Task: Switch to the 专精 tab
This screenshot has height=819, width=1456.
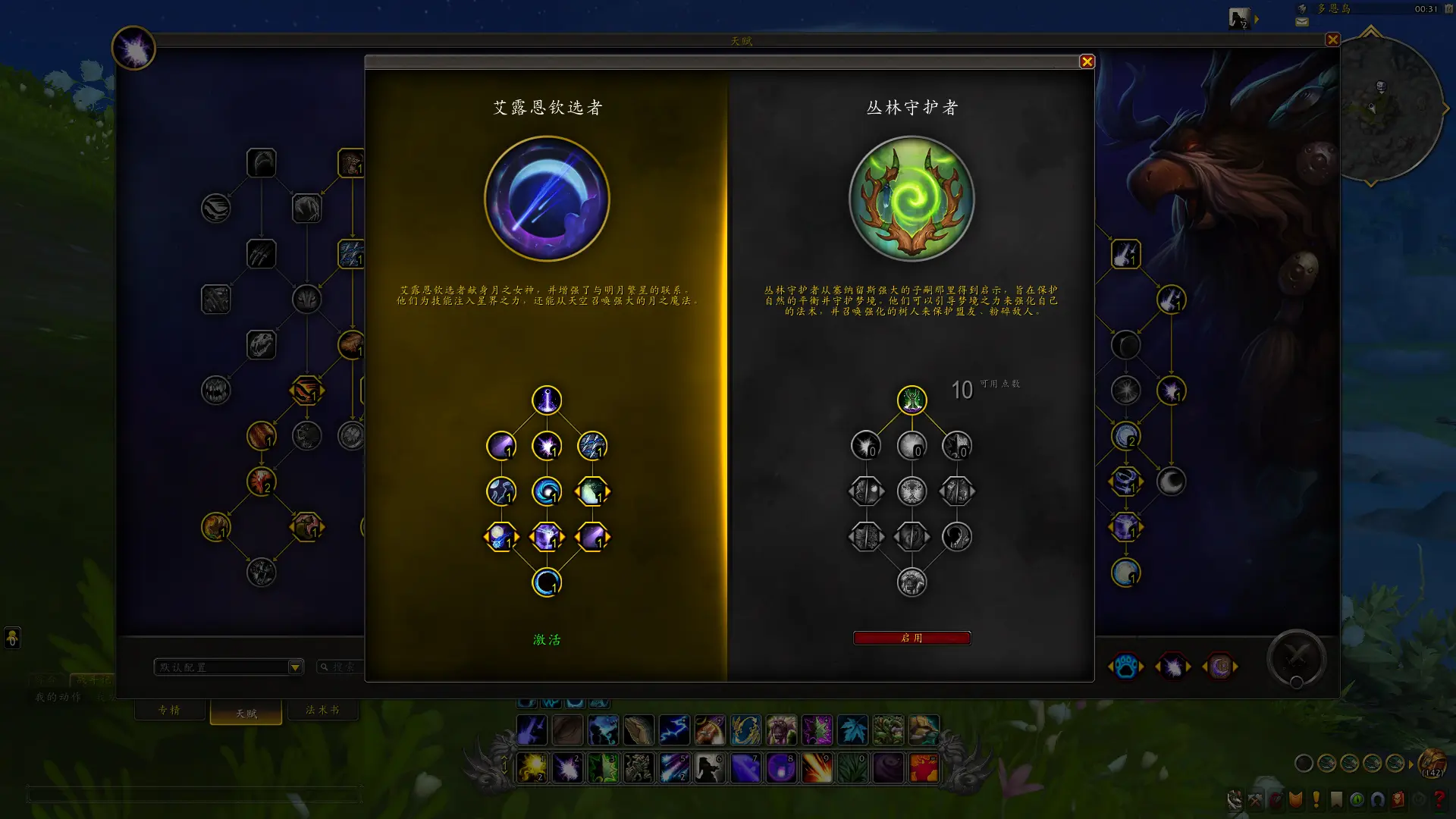Action: 169,711
